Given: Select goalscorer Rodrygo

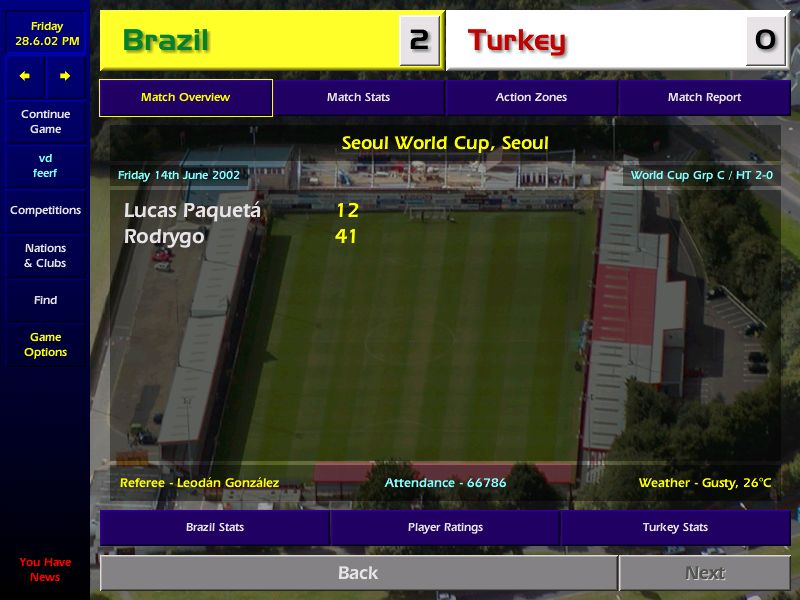Looking at the screenshot, I should (x=164, y=237).
